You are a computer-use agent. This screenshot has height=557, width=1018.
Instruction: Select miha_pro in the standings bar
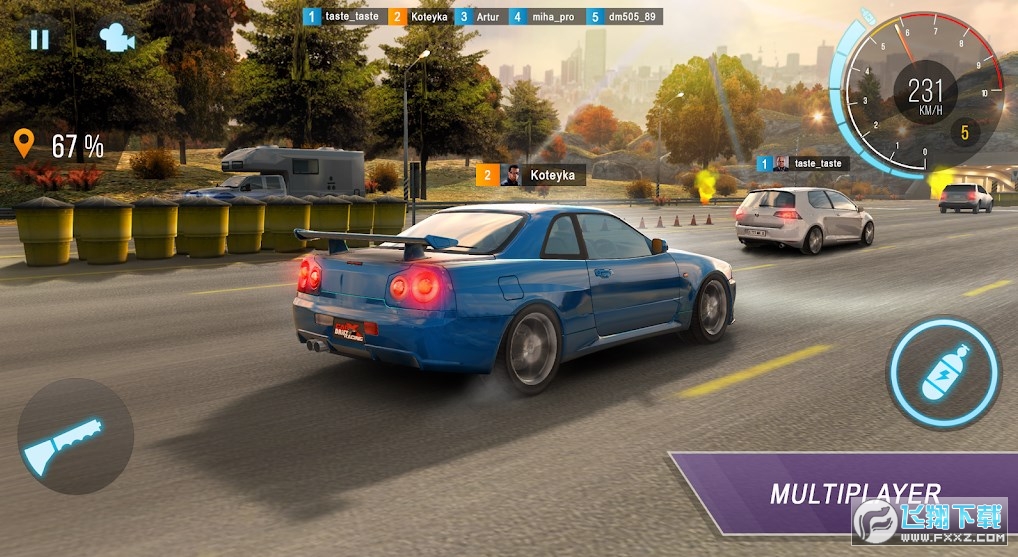click(545, 17)
